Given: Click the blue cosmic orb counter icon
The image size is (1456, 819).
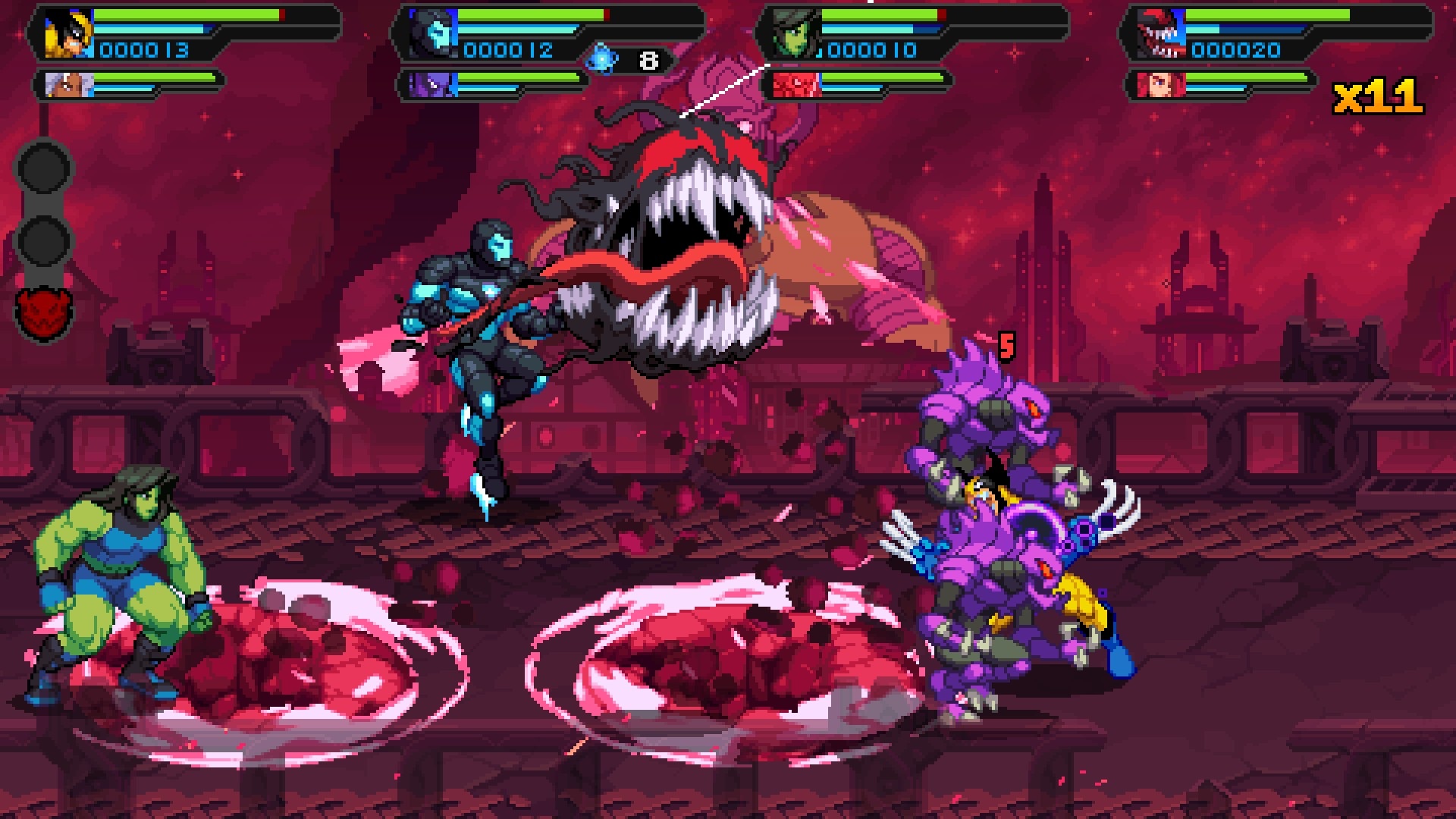Looking at the screenshot, I should pyautogui.click(x=602, y=59).
